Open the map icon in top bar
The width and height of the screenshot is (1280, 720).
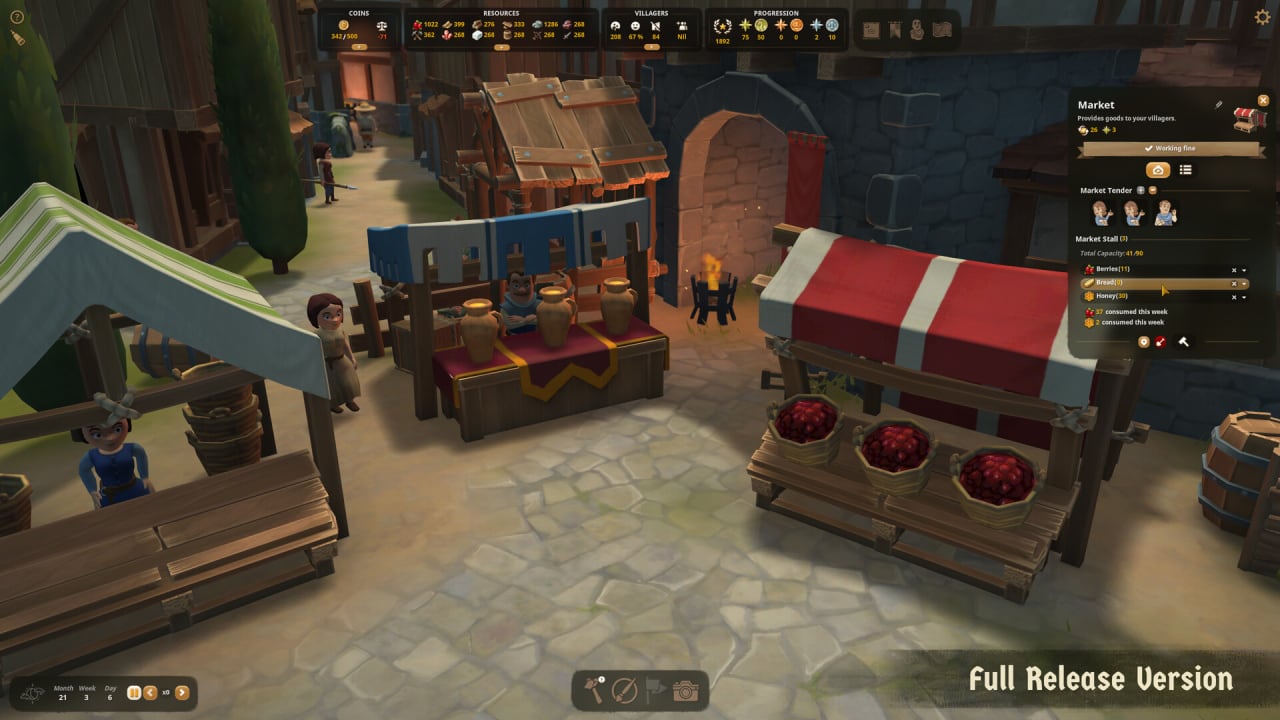pyautogui.click(x=941, y=30)
